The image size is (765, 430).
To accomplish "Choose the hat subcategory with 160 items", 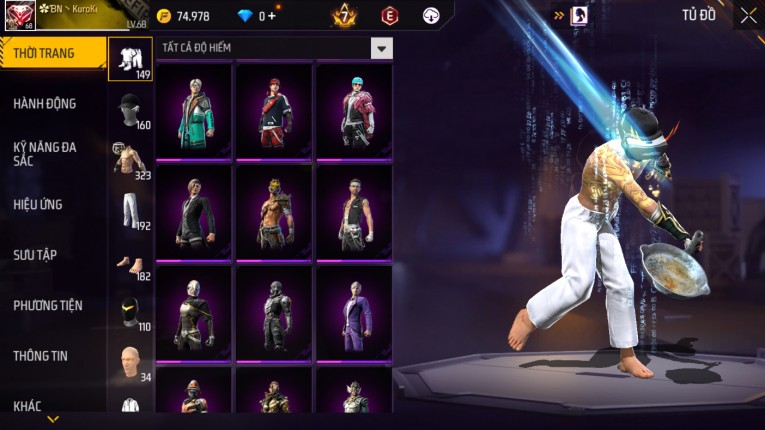I will [130, 109].
